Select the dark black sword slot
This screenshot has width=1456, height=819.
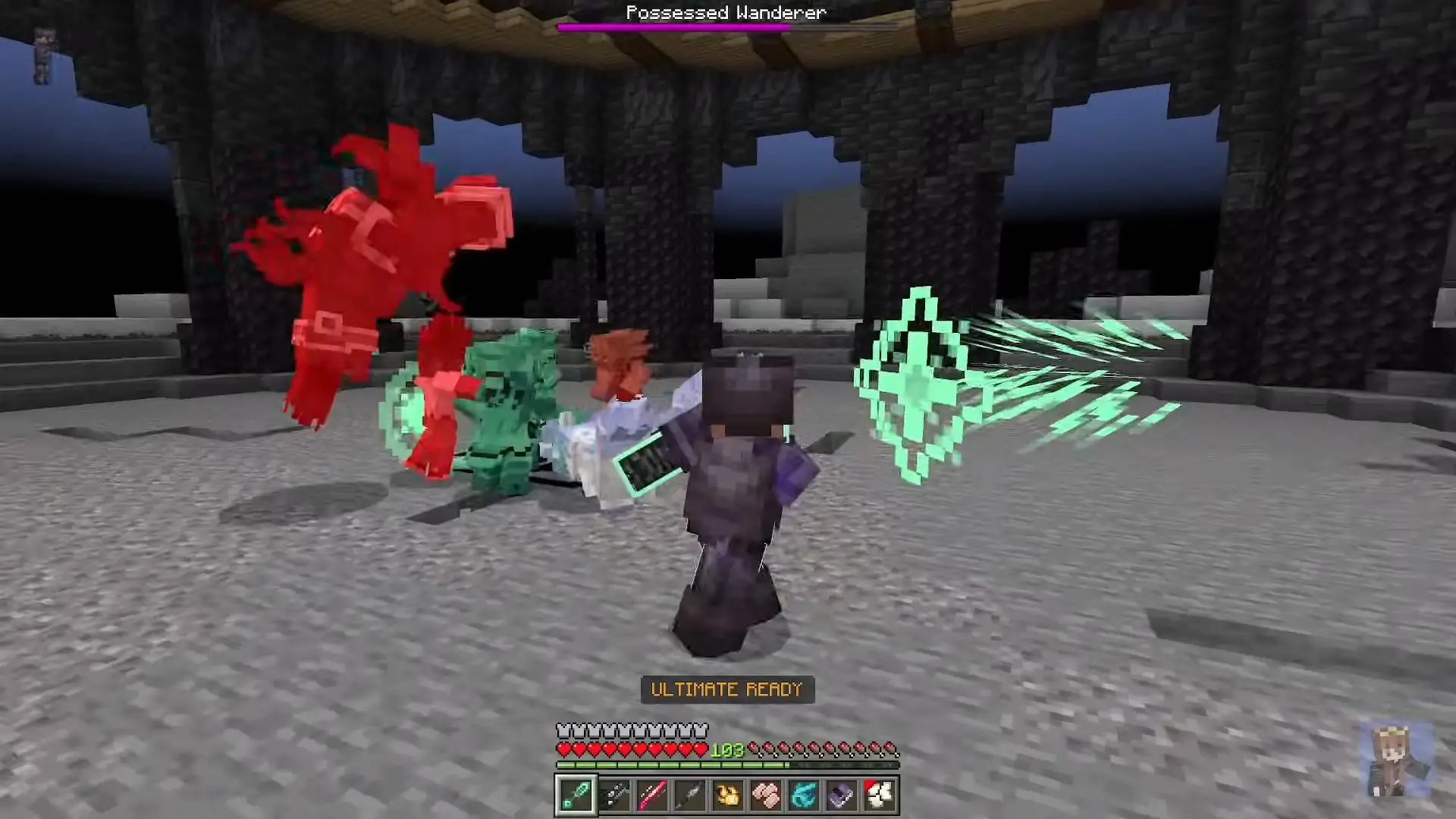coord(614,795)
